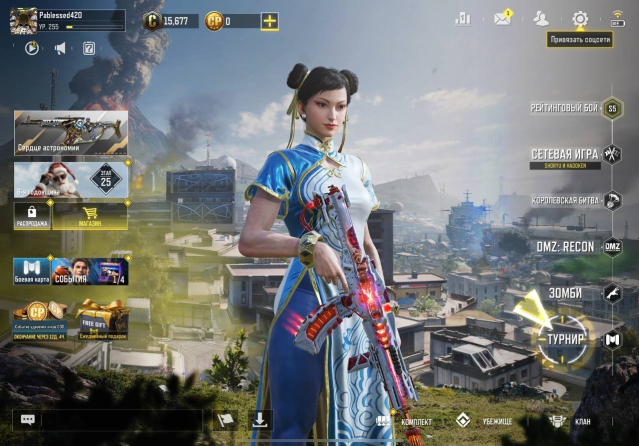Open Battle Royale (Королевская битва) mode
The height and width of the screenshot is (446, 639).
[x=564, y=200]
